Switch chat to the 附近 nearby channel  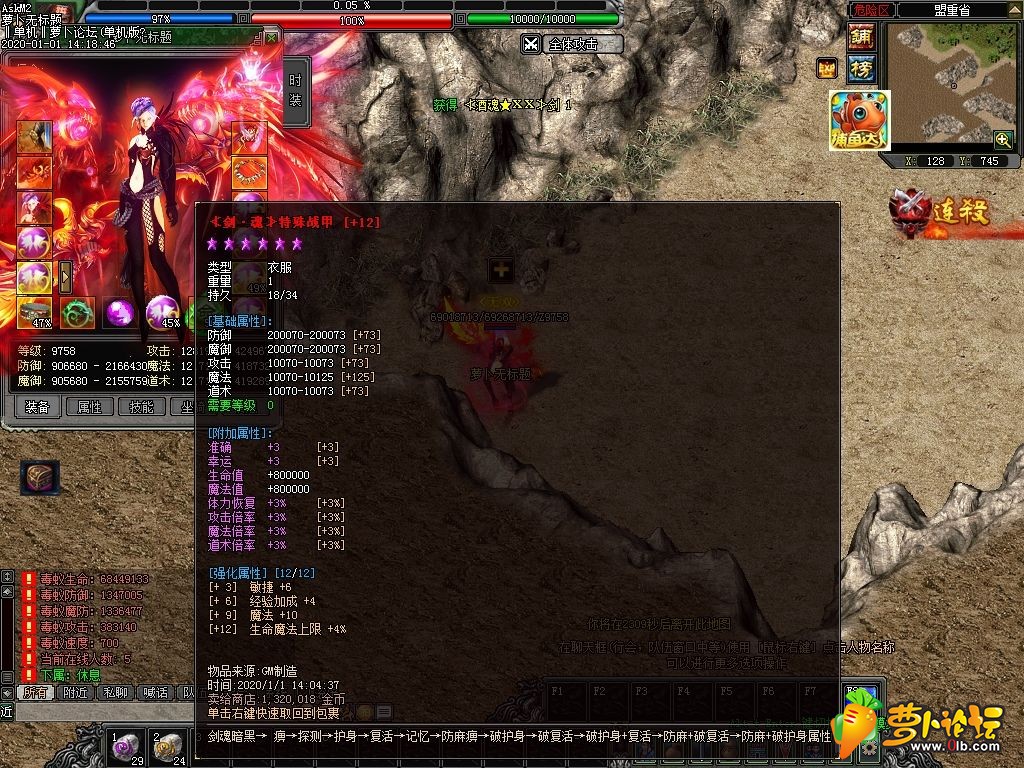coord(76,692)
